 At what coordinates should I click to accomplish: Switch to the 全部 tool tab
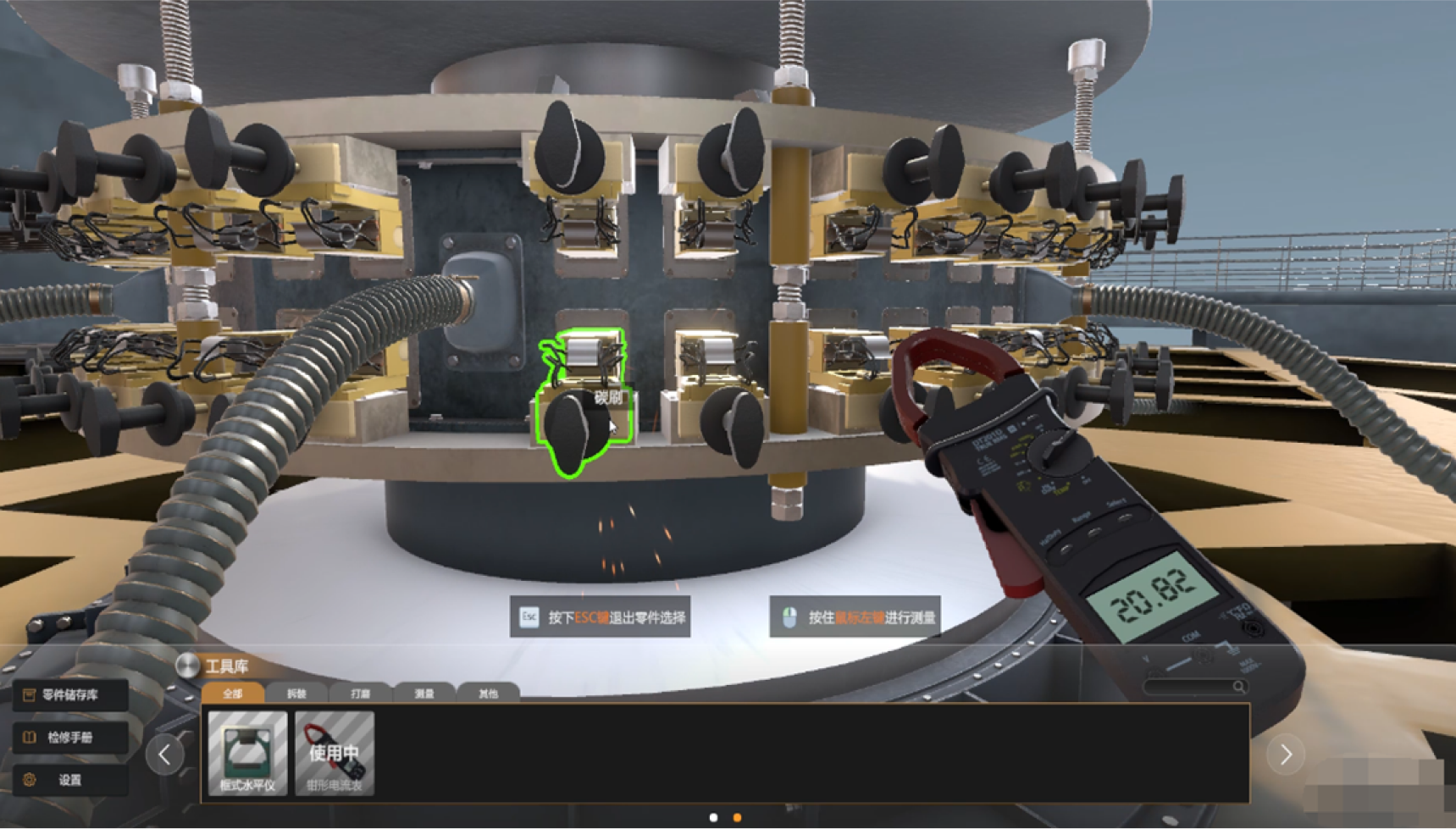[x=232, y=694]
